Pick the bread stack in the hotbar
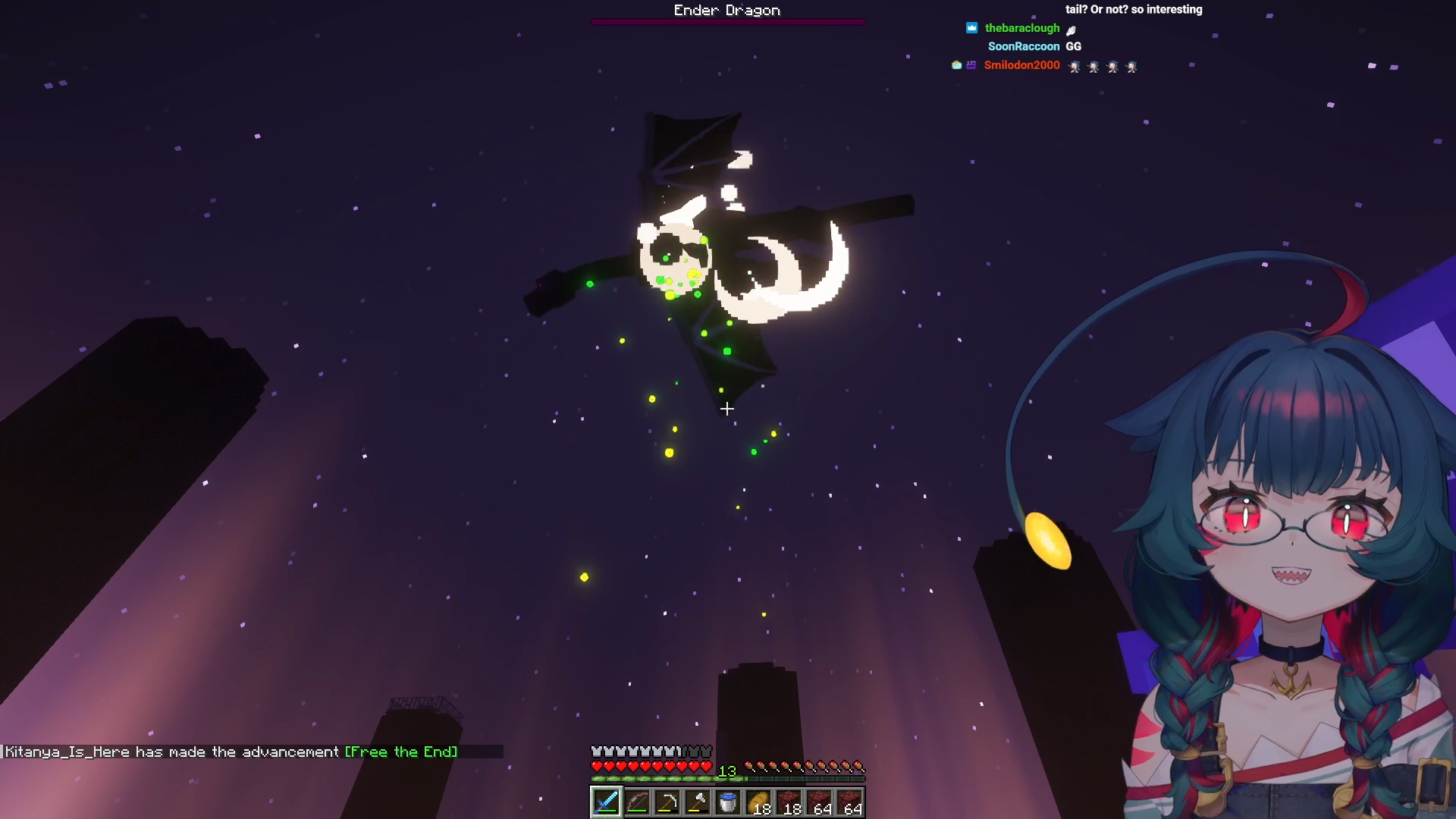 click(x=758, y=802)
